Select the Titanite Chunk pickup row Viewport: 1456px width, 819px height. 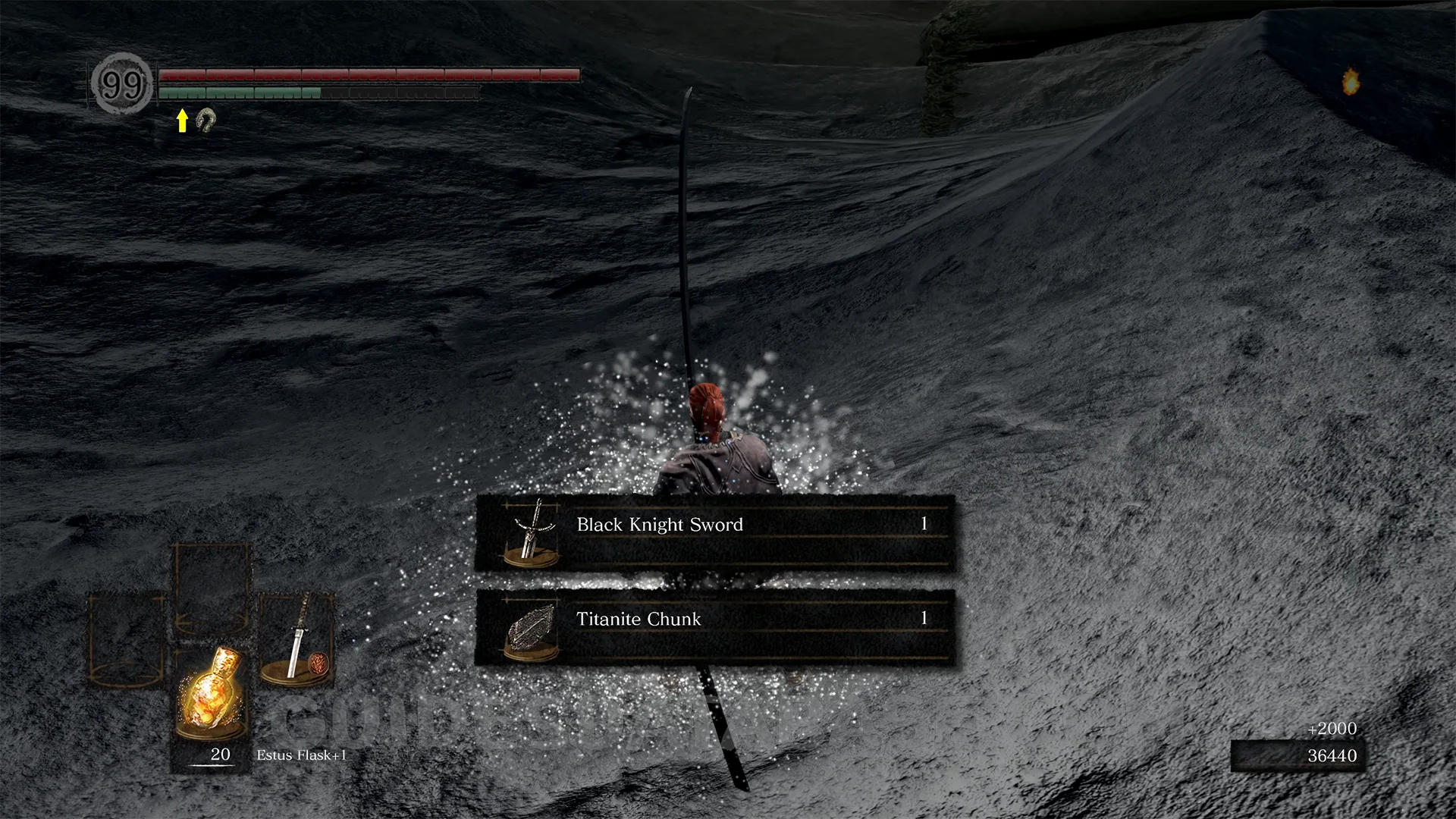point(714,628)
